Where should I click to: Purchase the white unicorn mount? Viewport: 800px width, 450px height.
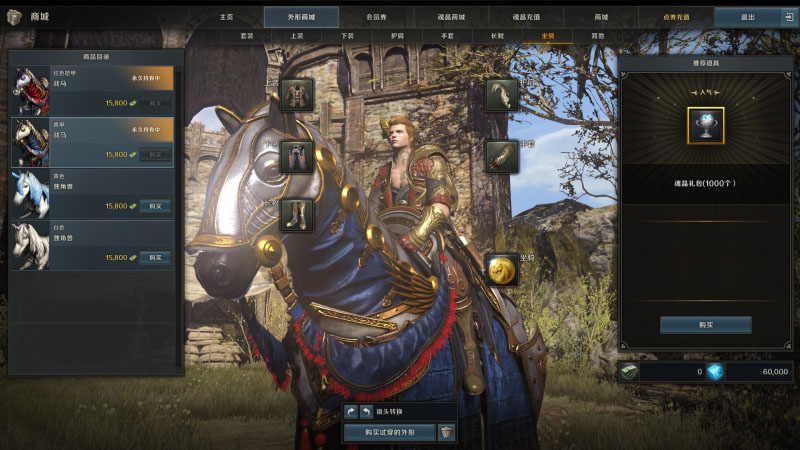(154, 258)
